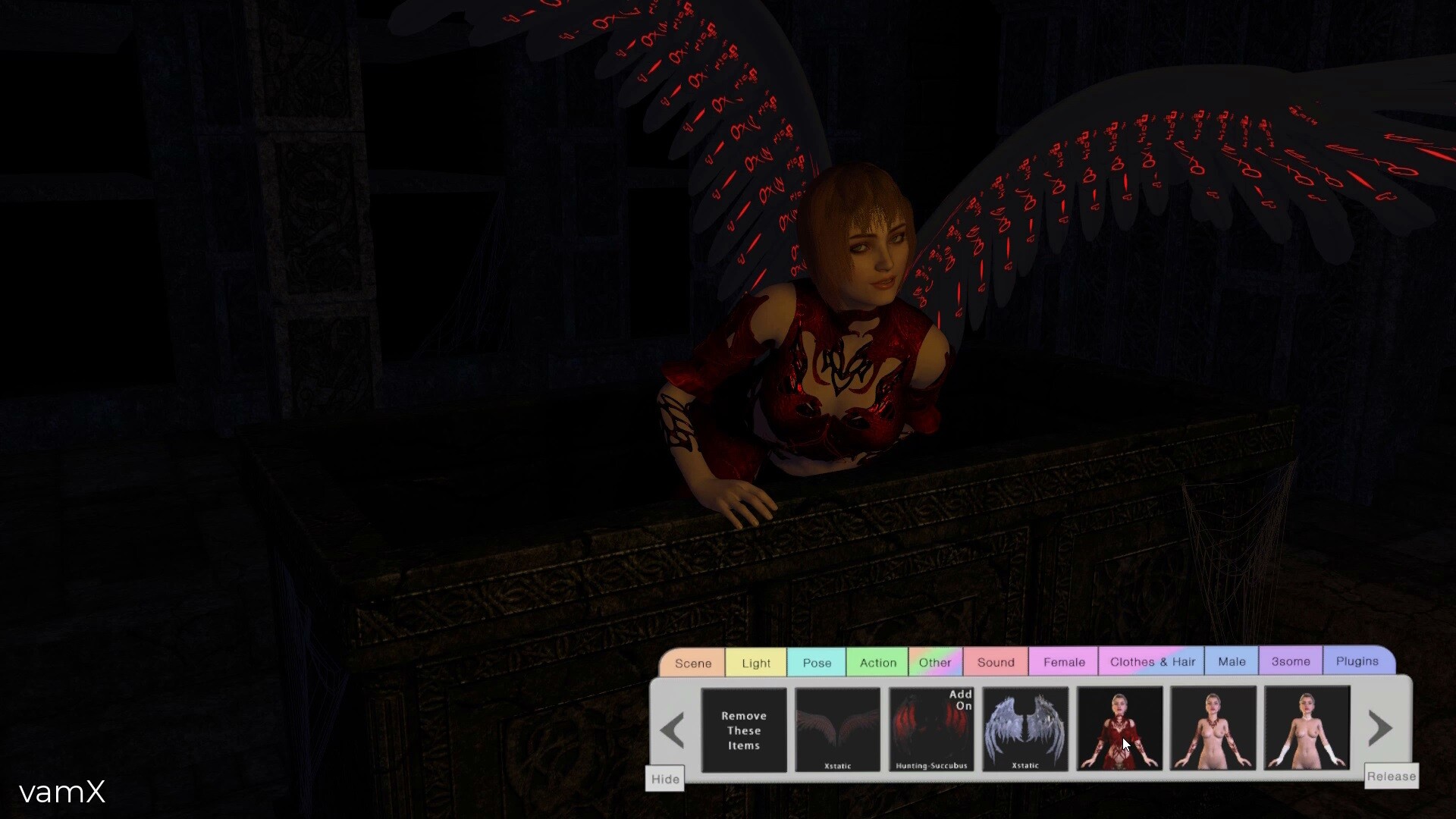Choose the dark Xstatic wings thumbnail

[x=838, y=730]
